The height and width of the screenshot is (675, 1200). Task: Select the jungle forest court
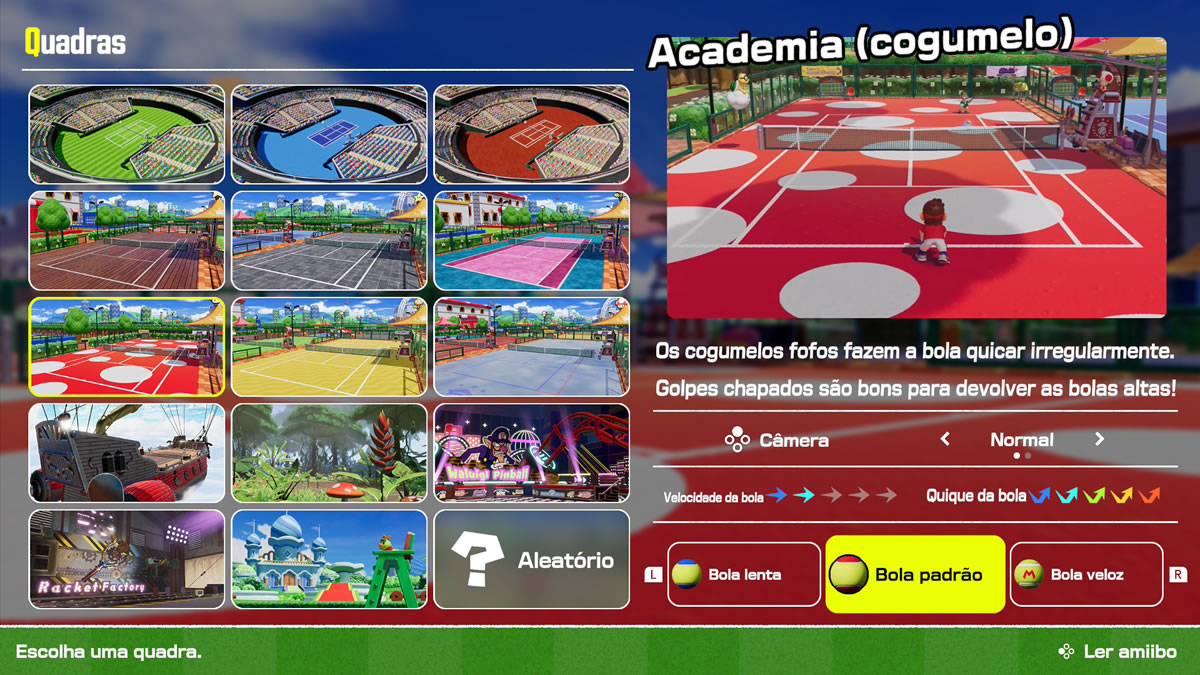point(329,453)
